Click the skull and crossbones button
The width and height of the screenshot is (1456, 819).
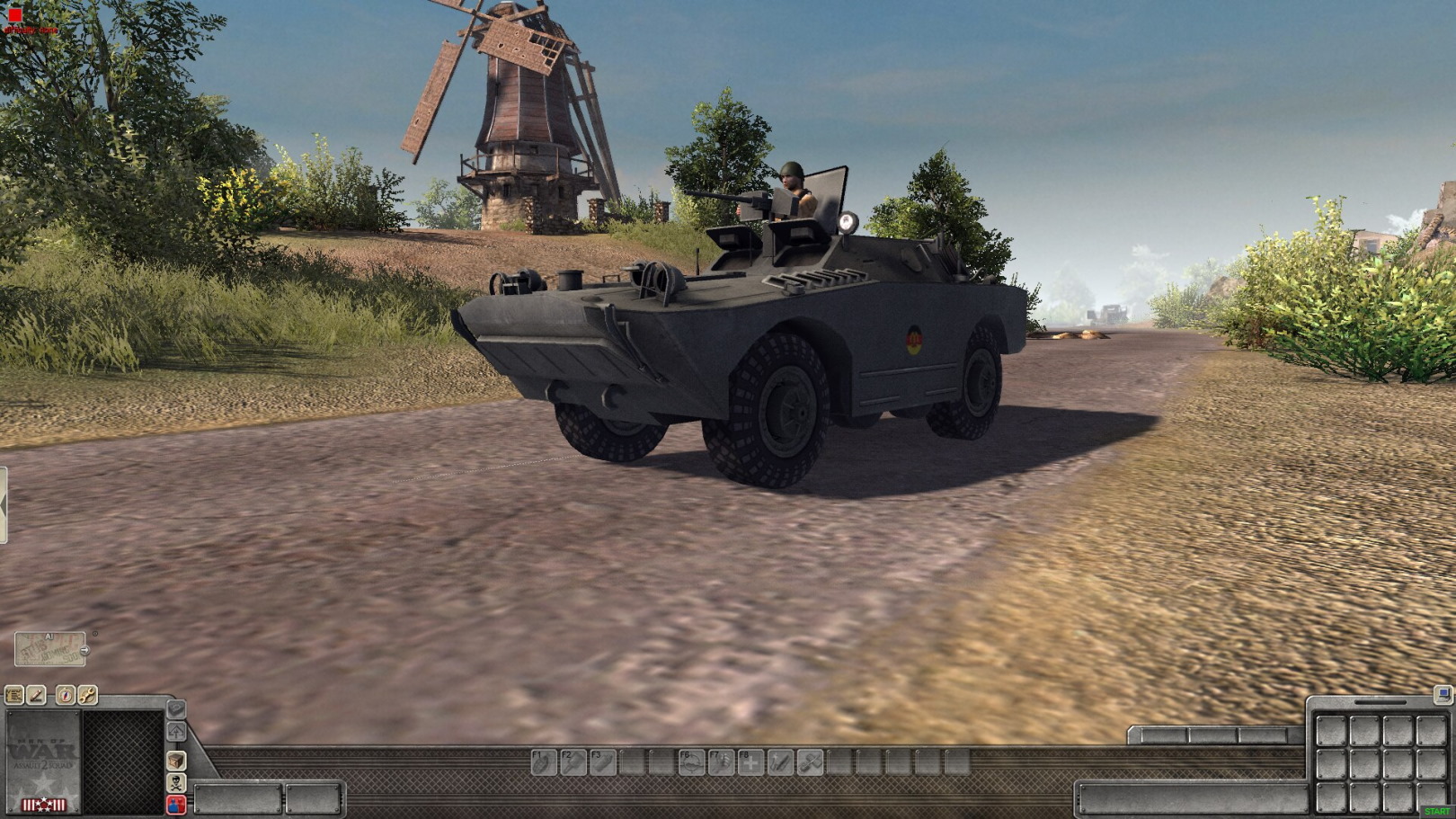point(176,782)
